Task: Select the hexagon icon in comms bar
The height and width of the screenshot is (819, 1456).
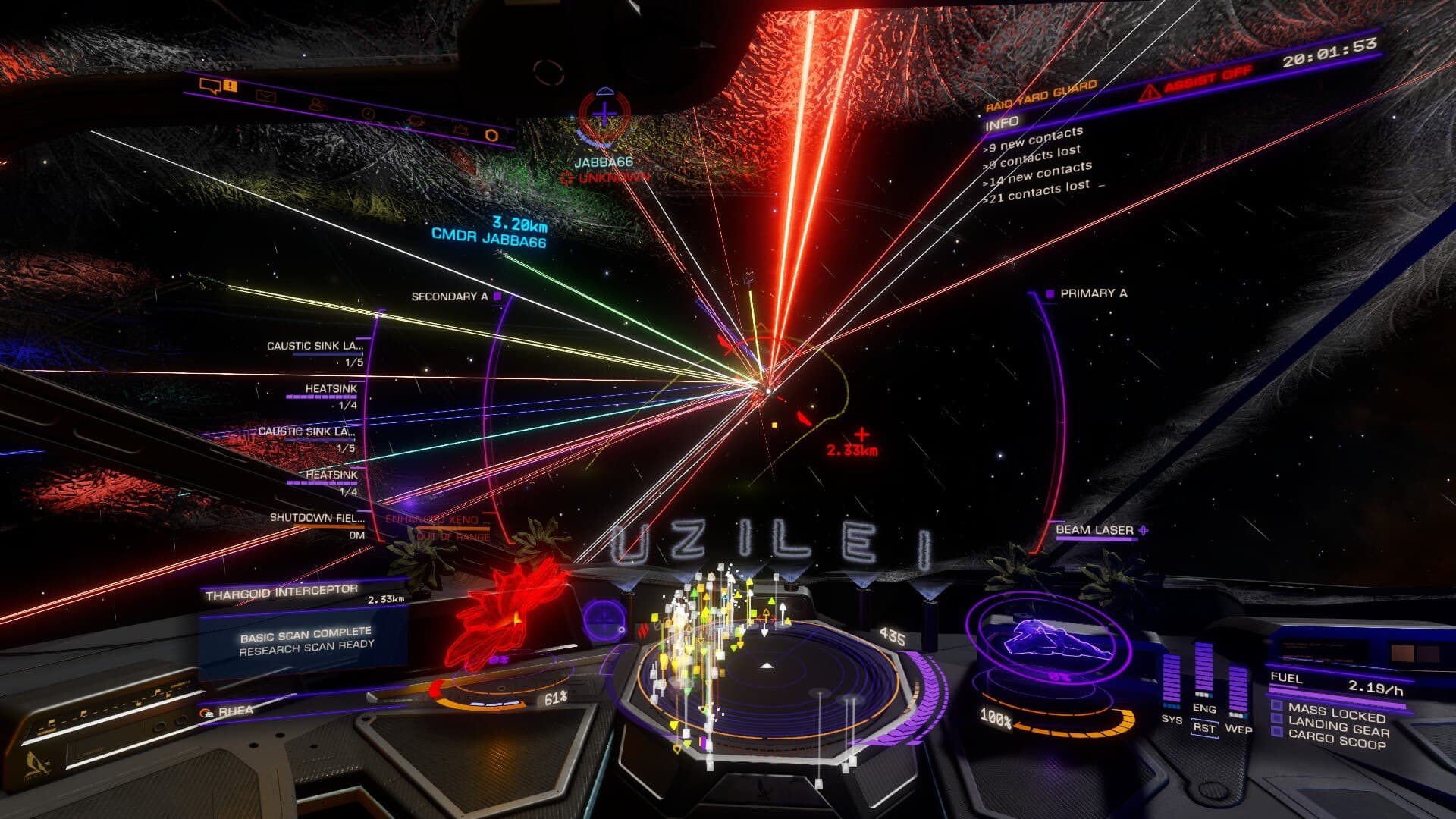Action: tap(491, 134)
